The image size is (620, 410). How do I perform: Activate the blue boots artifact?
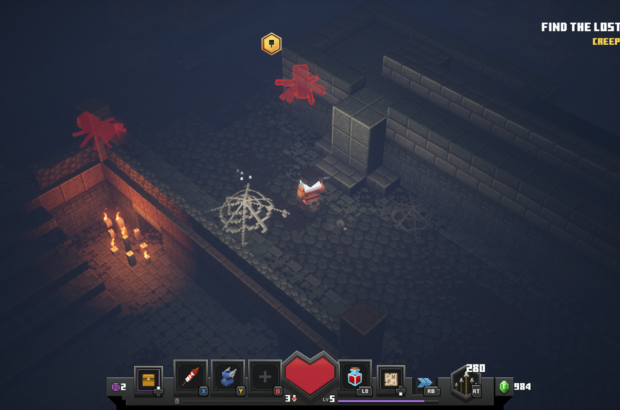tap(228, 375)
